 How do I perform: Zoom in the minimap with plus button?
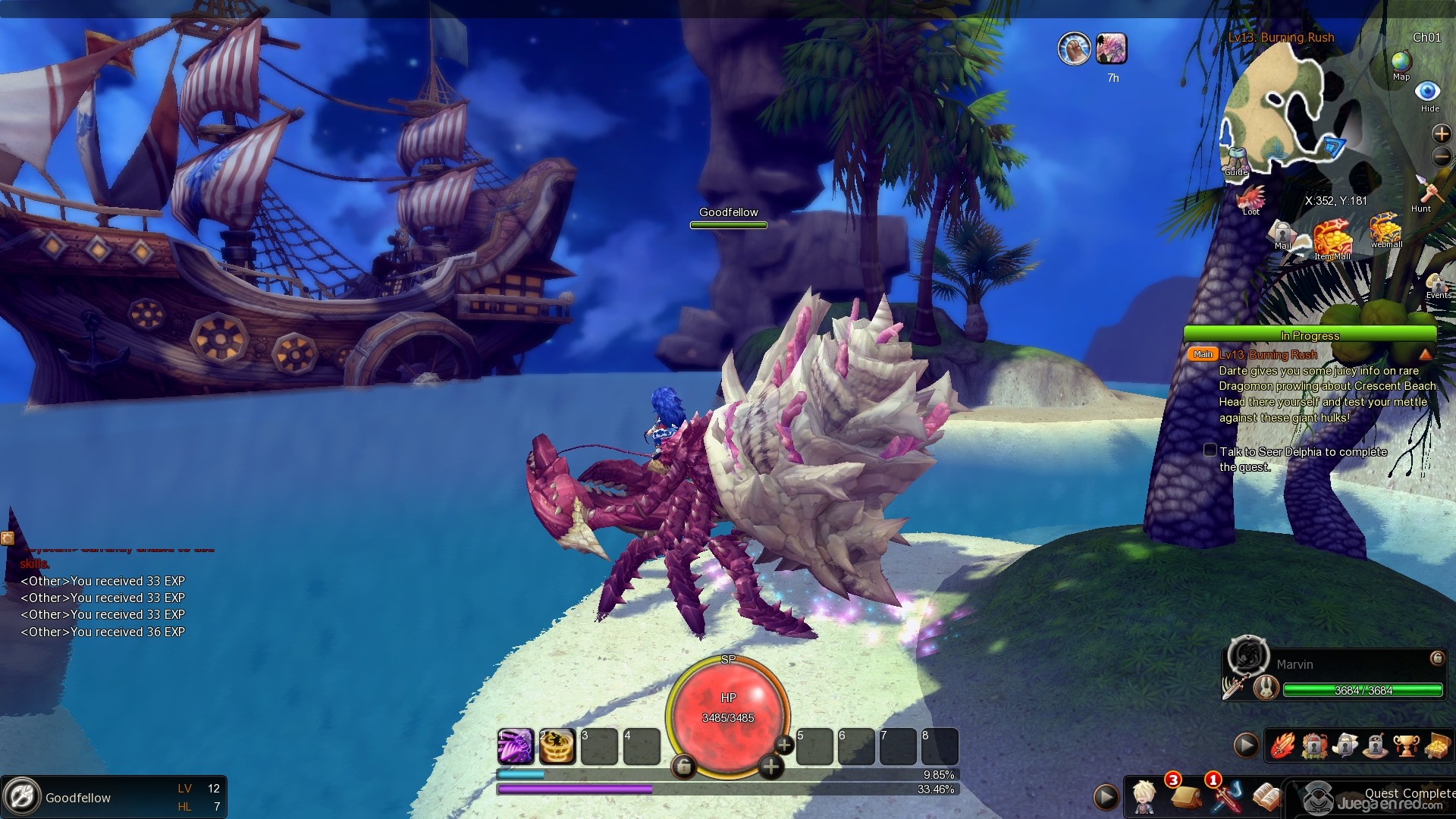[1441, 134]
